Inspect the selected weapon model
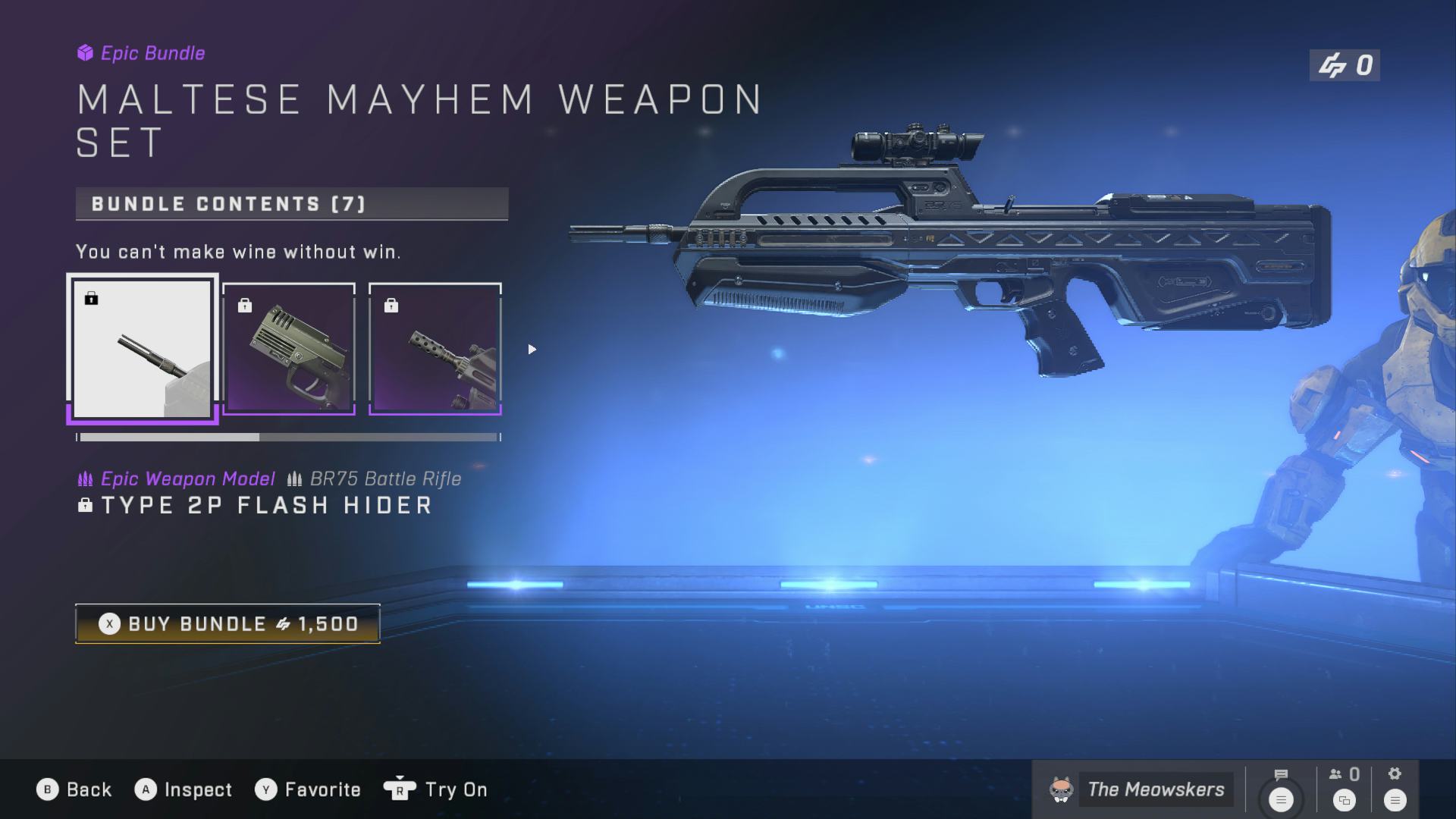The height and width of the screenshot is (819, 1456). tap(184, 789)
